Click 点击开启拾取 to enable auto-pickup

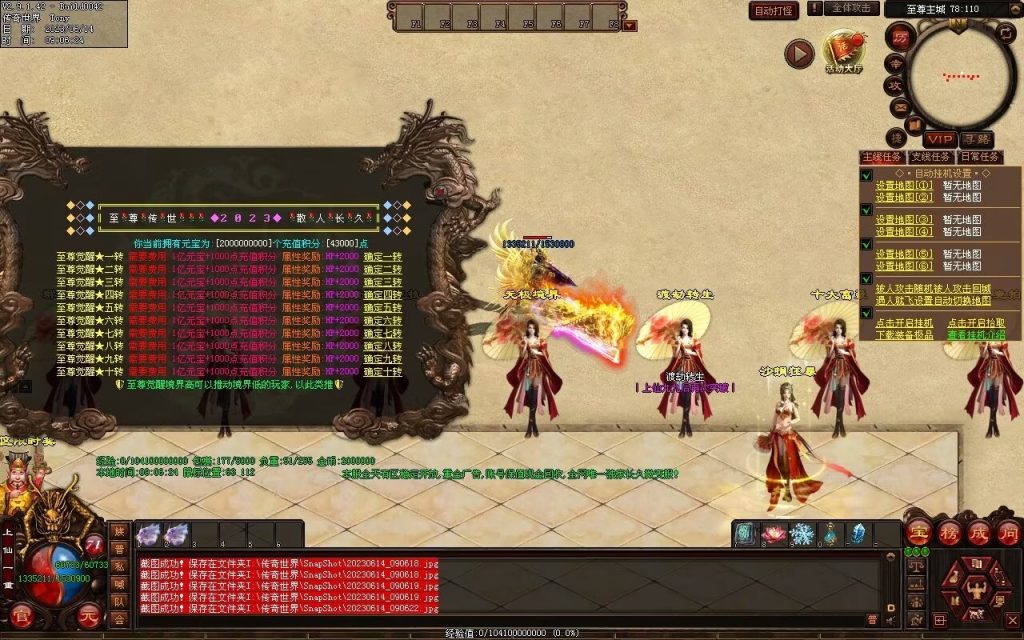pos(976,323)
